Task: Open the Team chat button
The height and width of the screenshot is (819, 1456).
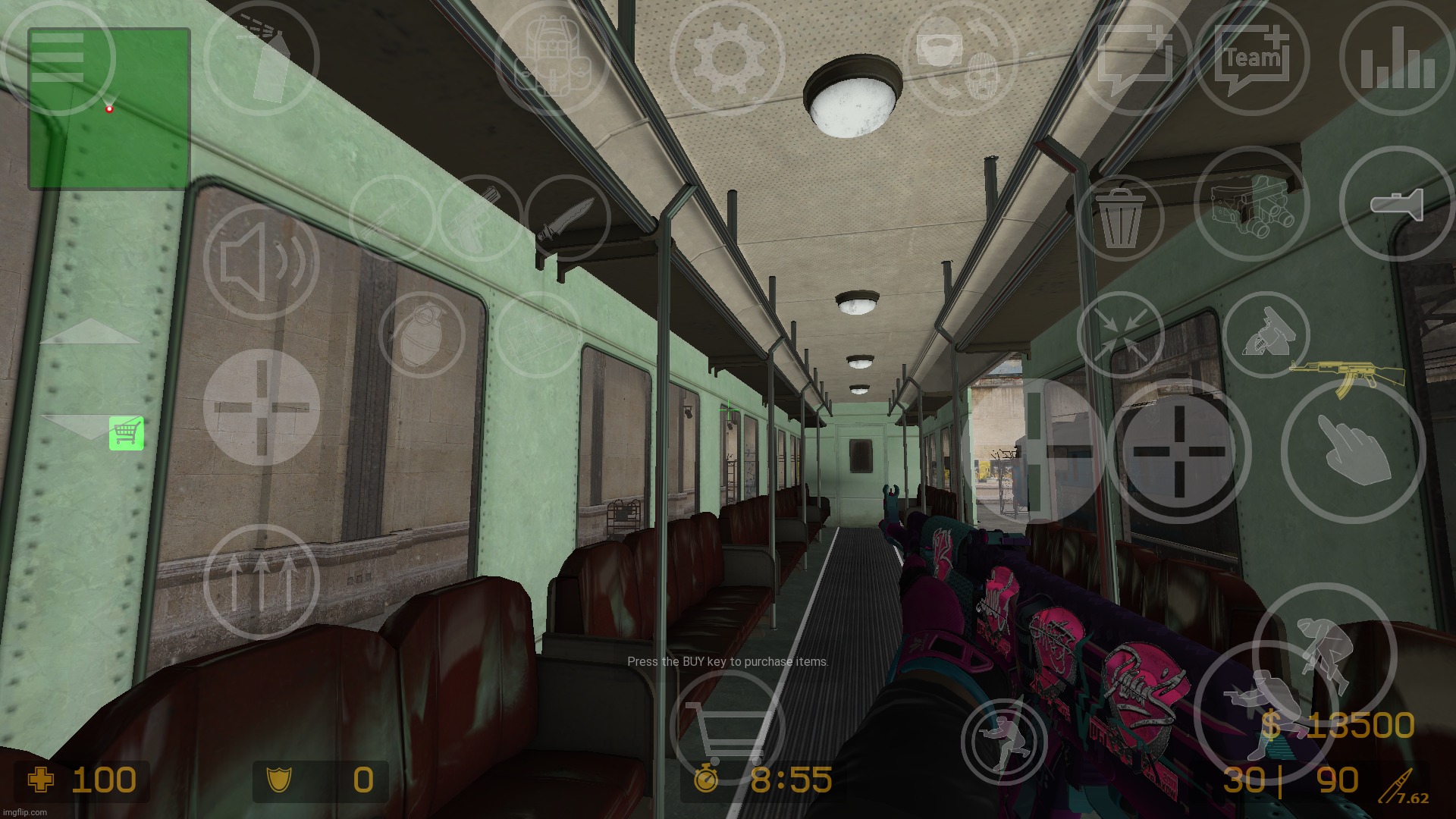Action: [1252, 58]
